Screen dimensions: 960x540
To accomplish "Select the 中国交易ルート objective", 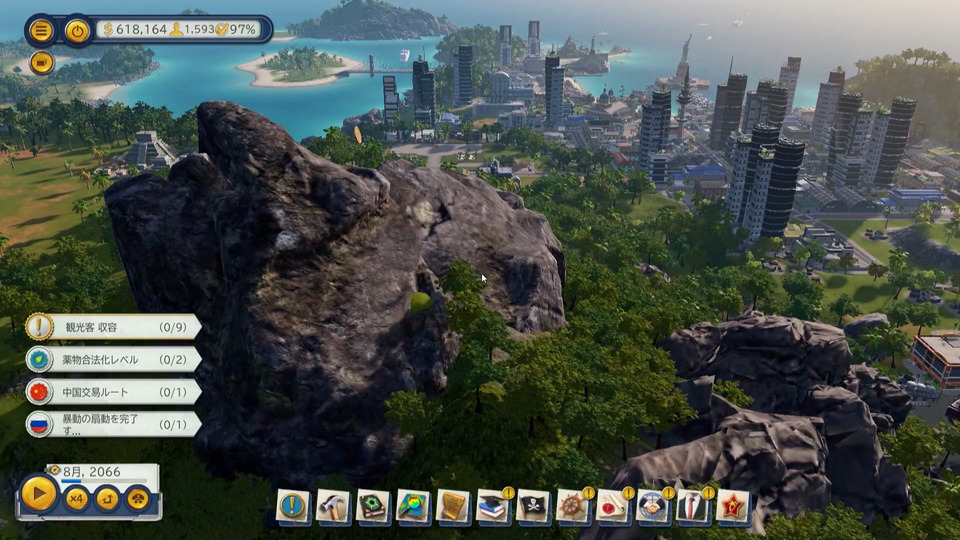I will 112,391.
